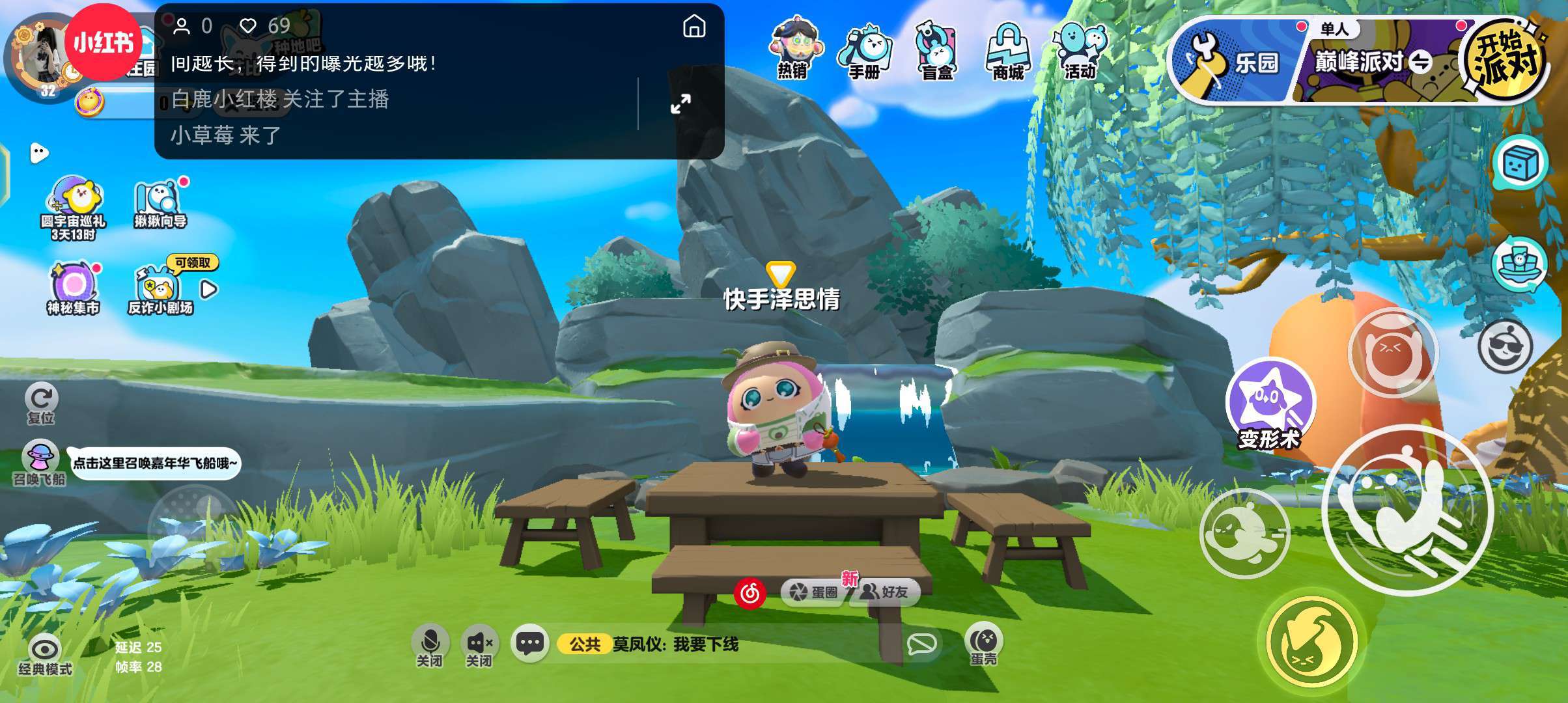Image resolution: width=1568 pixels, height=703 pixels.
Task: Open the 好友 friends list
Action: [886, 592]
